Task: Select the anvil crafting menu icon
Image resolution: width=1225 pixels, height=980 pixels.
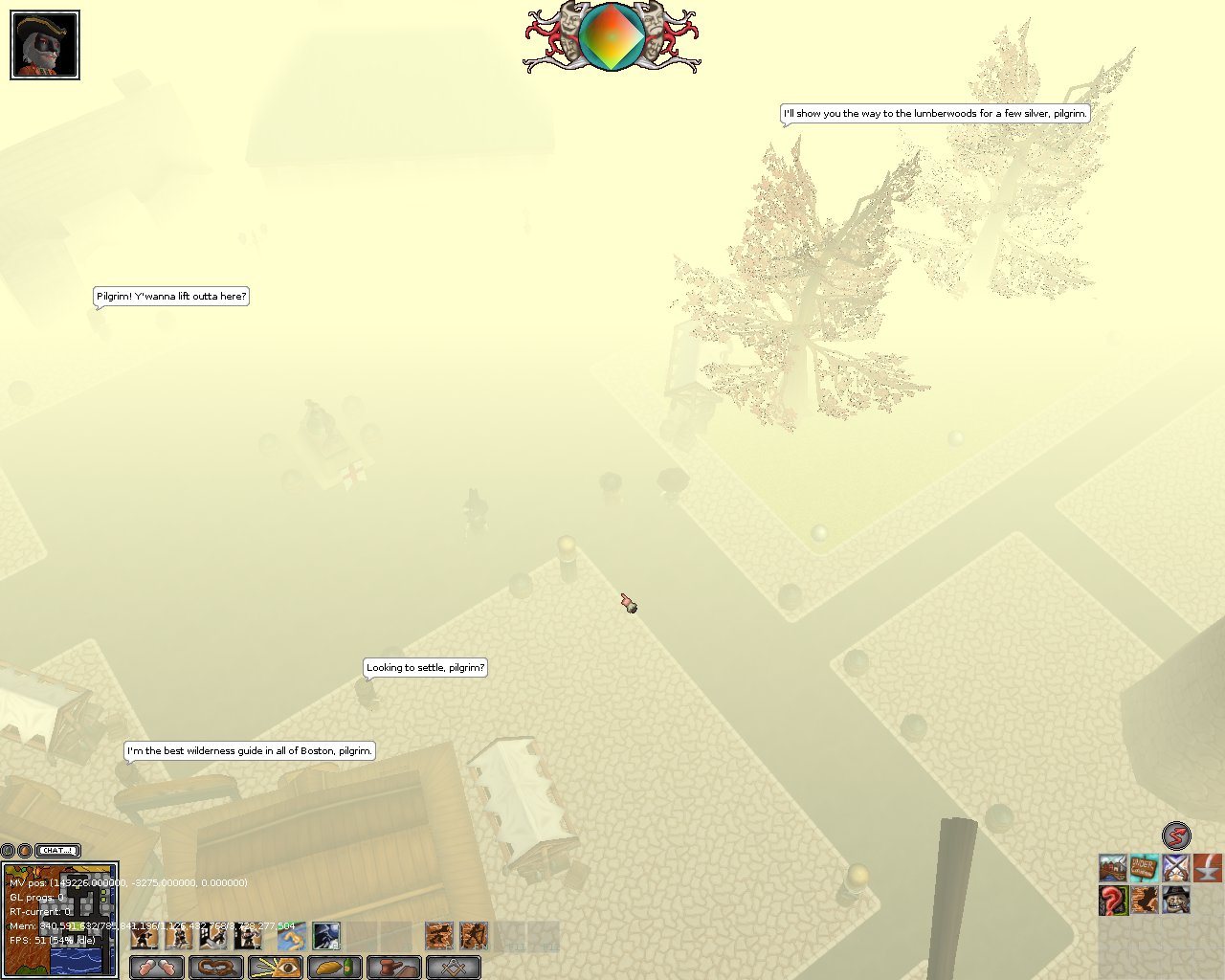Action: pyautogui.click(x=1208, y=869)
